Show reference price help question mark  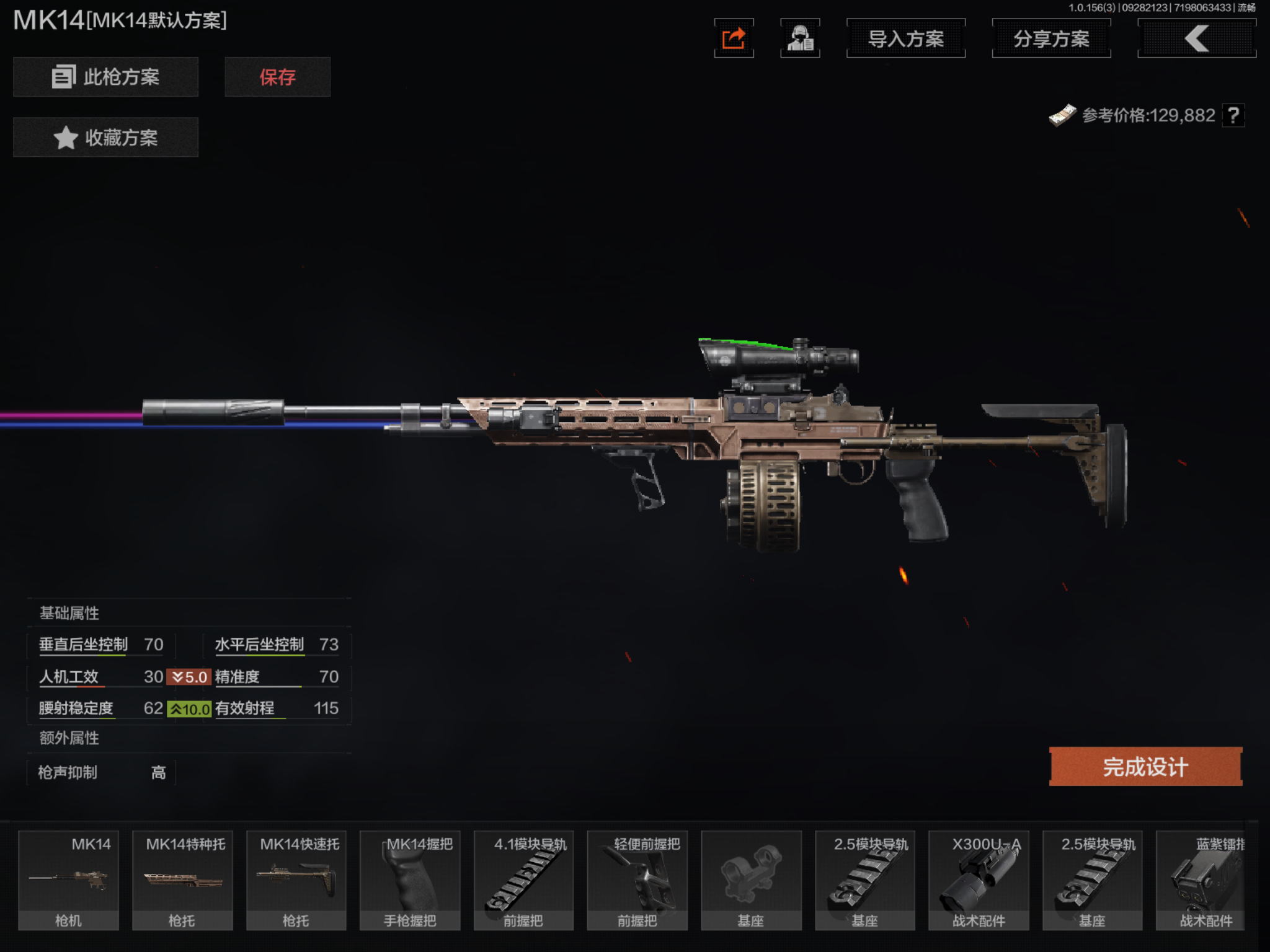pos(1233,115)
